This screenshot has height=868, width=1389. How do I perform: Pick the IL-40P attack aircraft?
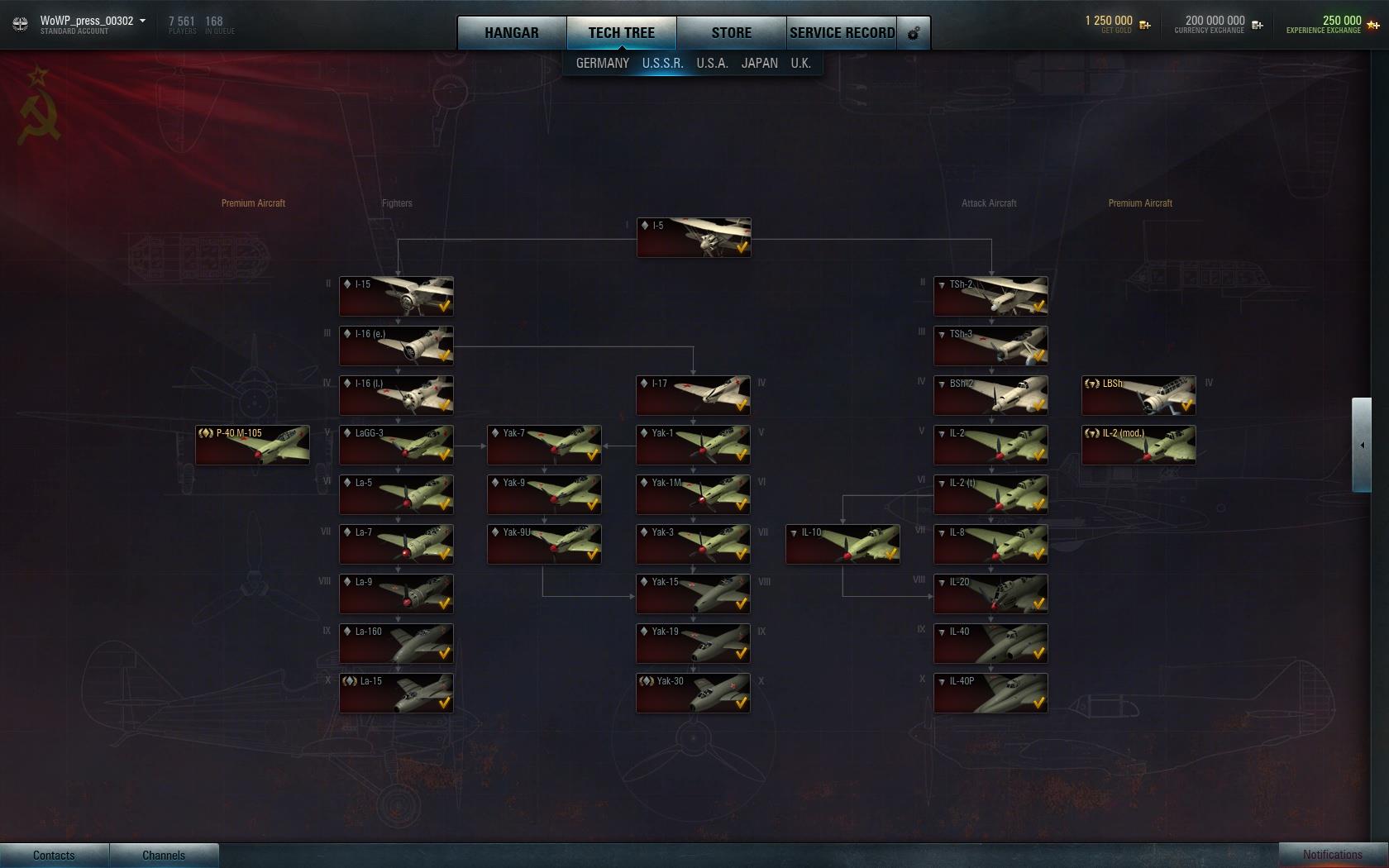point(990,693)
